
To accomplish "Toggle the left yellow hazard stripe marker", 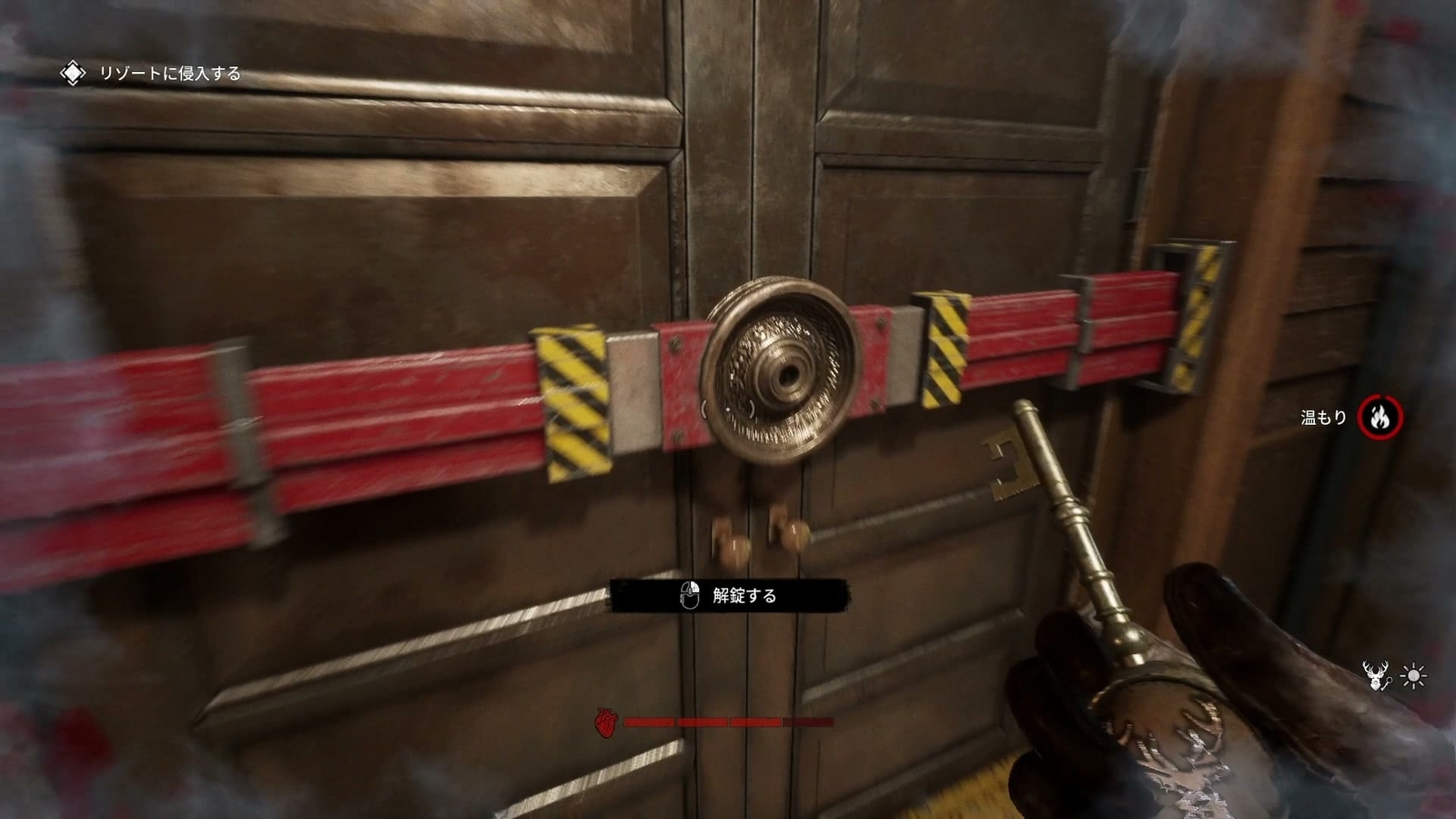I will [573, 396].
